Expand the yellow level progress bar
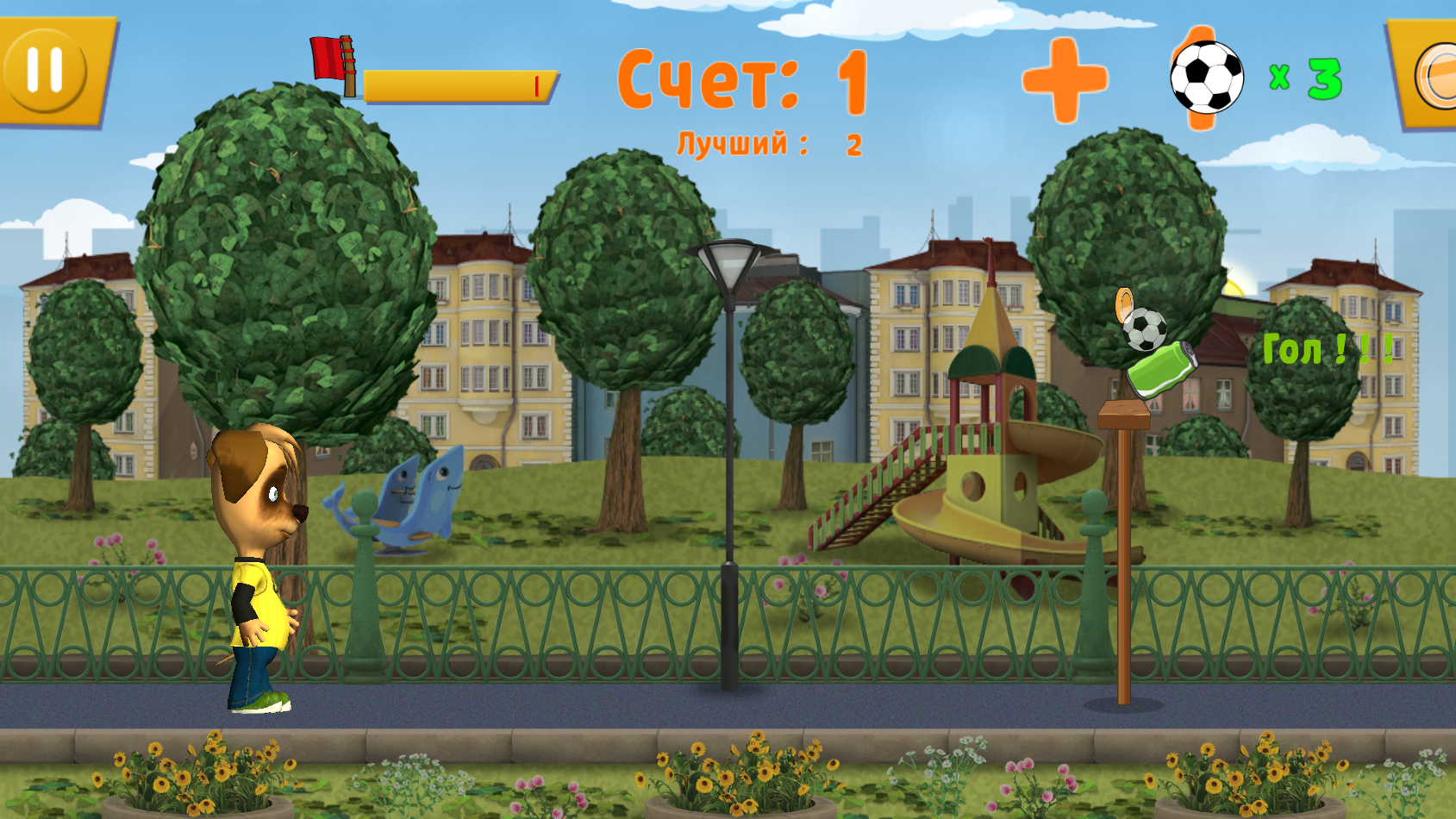1456x819 pixels. [x=457, y=86]
